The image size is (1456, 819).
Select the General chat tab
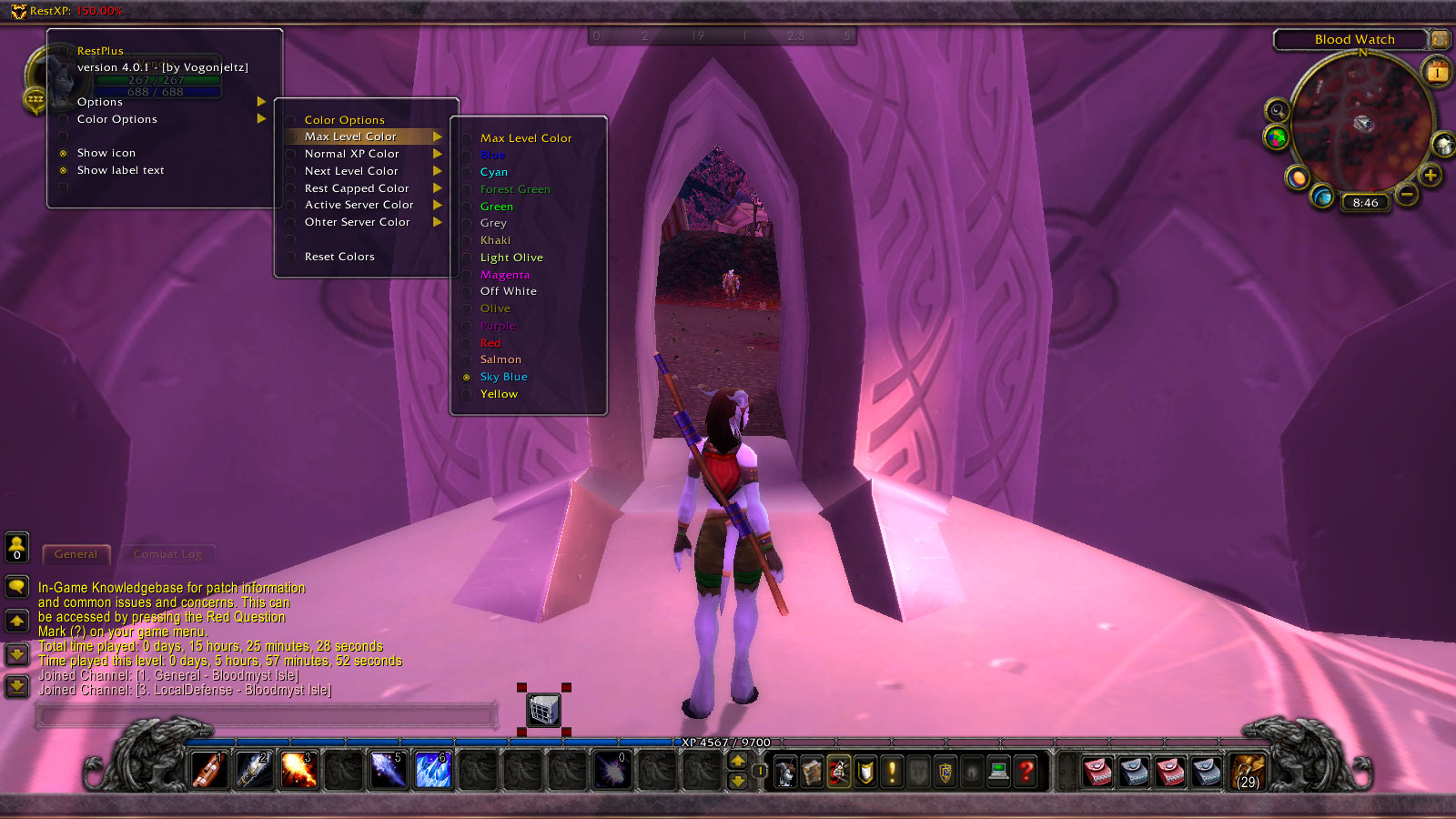(76, 554)
